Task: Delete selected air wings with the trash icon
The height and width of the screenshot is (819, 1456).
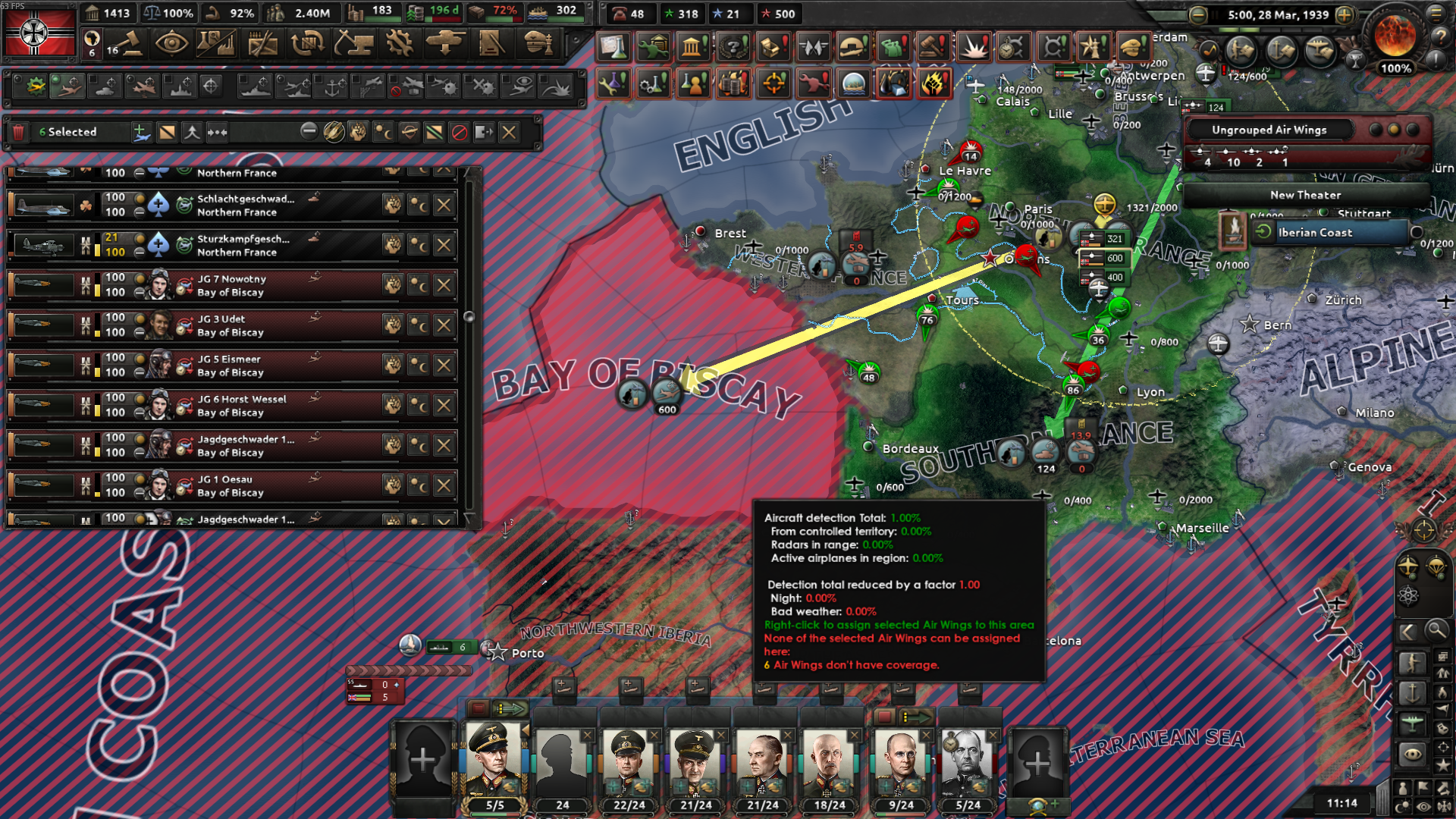Action: [x=18, y=131]
